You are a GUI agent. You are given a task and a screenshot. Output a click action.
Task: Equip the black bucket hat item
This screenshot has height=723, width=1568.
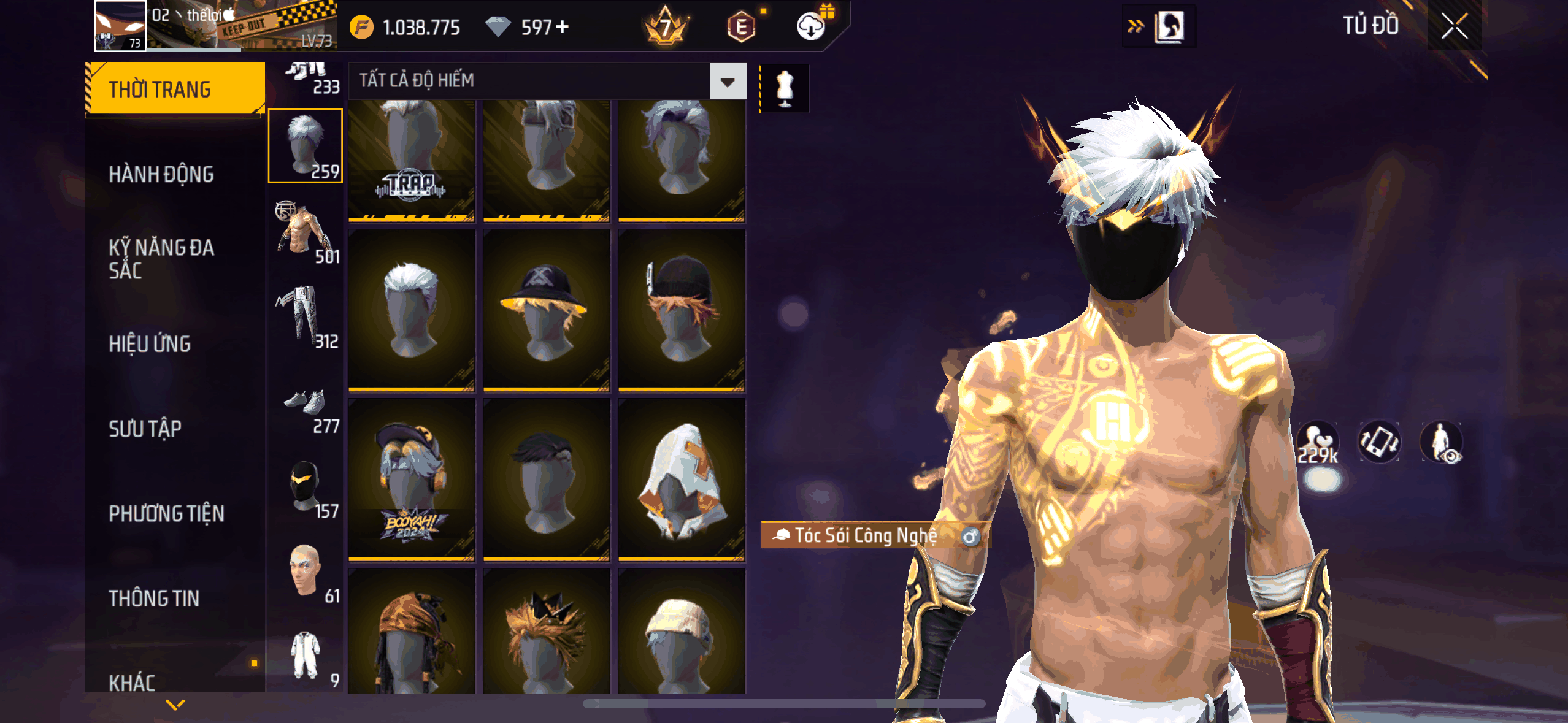pyautogui.click(x=546, y=310)
